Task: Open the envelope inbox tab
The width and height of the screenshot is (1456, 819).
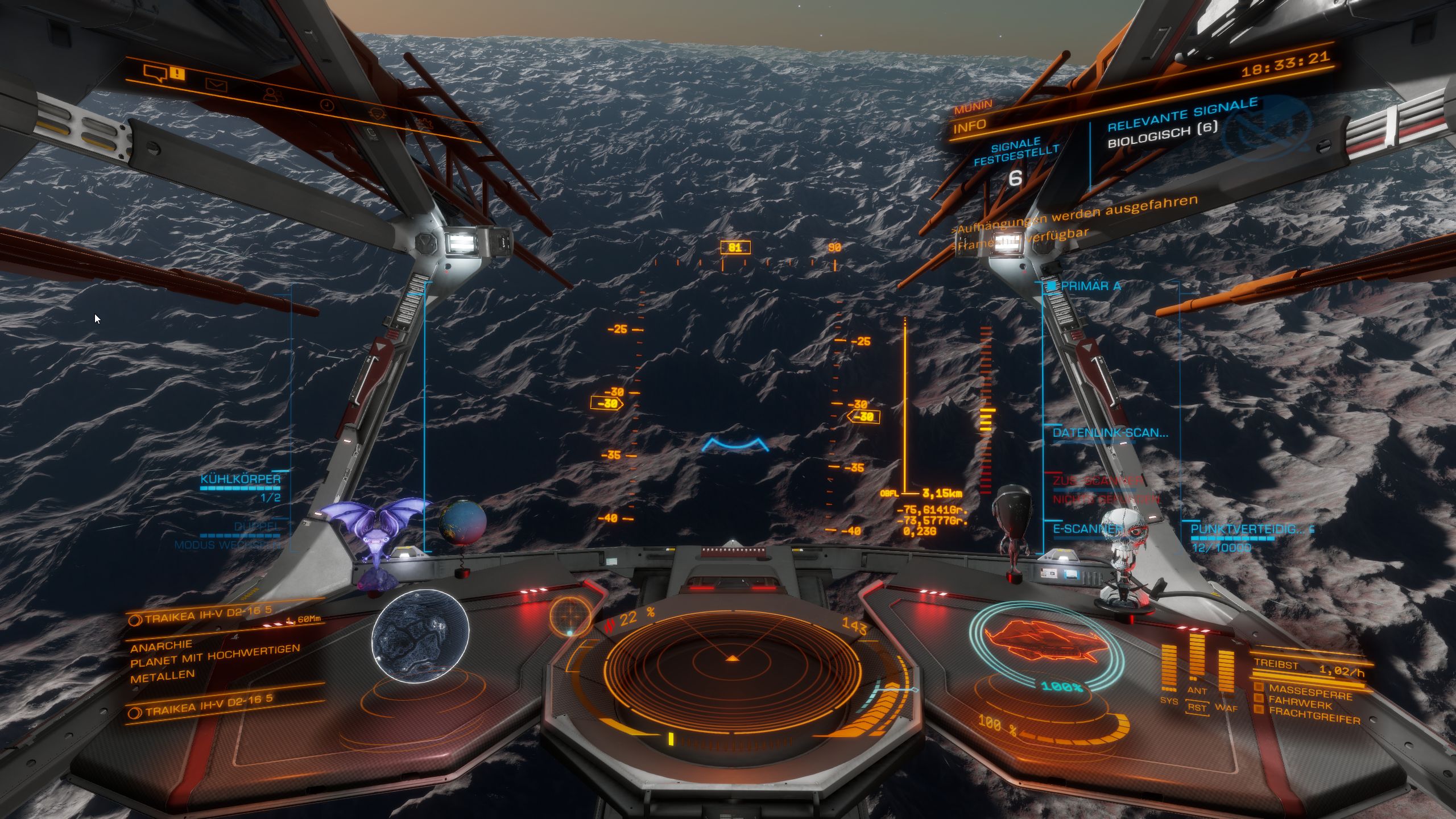Action: [x=216, y=86]
